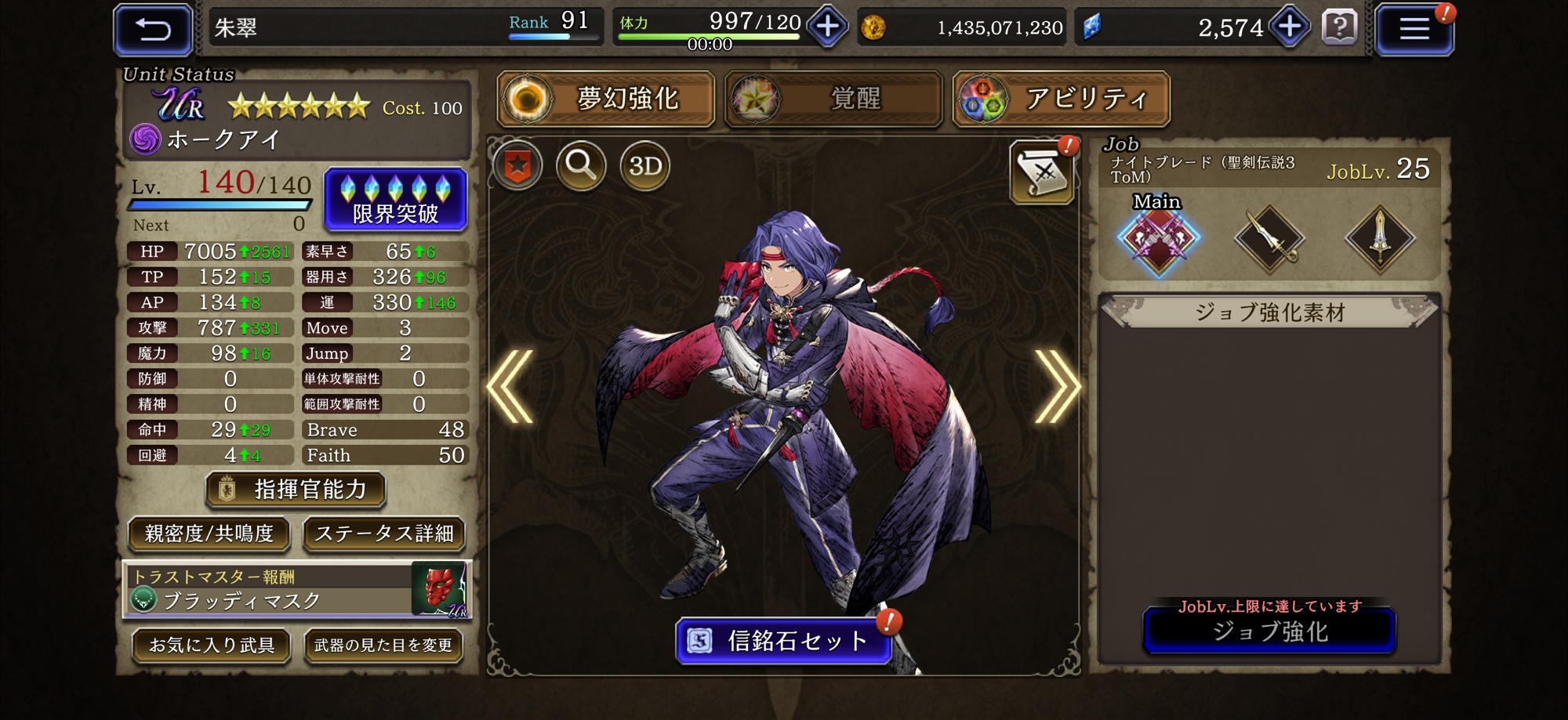Open the hamburger main menu

pyautogui.click(x=1414, y=30)
